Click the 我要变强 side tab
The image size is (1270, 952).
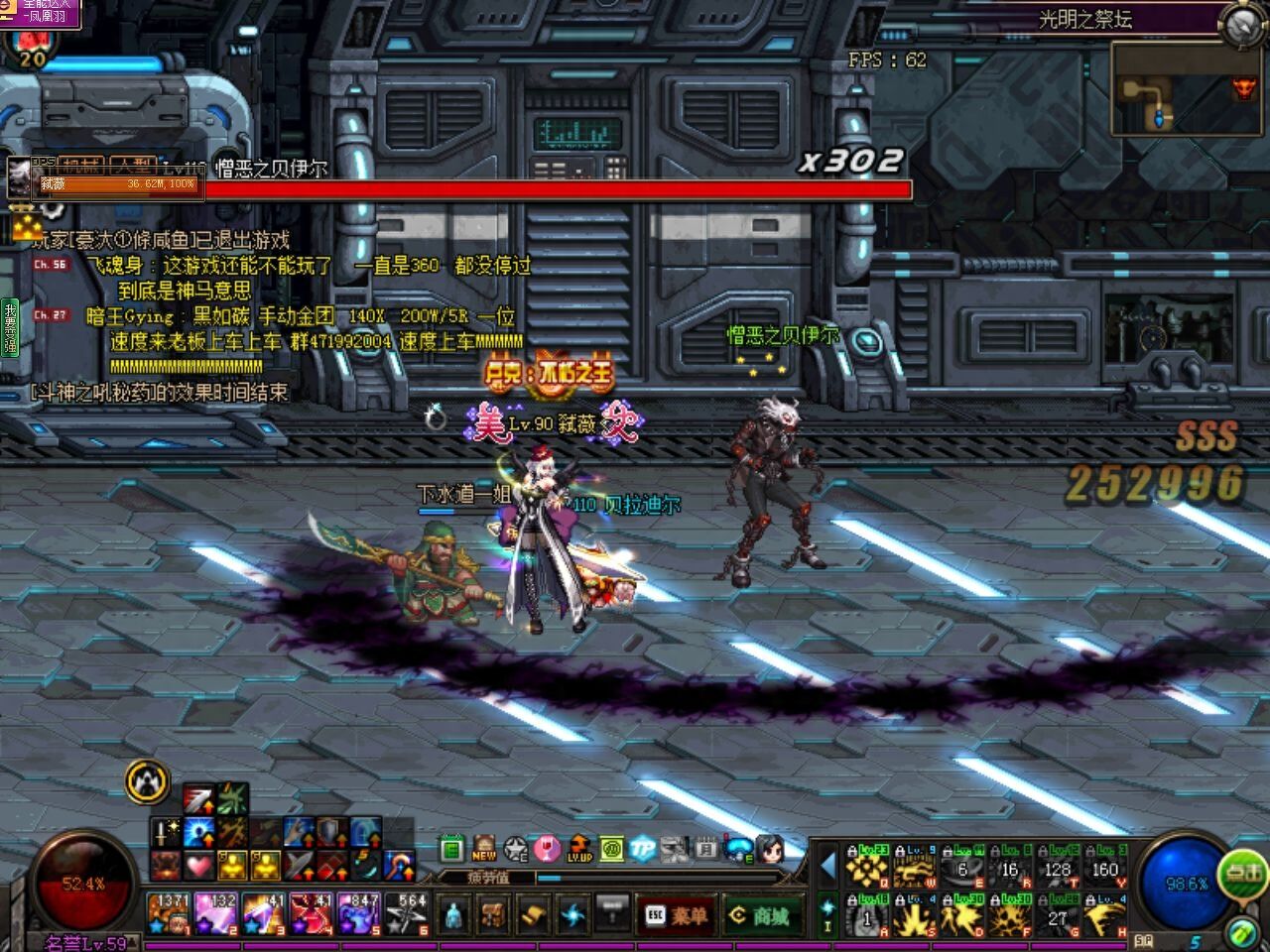pyautogui.click(x=10, y=327)
